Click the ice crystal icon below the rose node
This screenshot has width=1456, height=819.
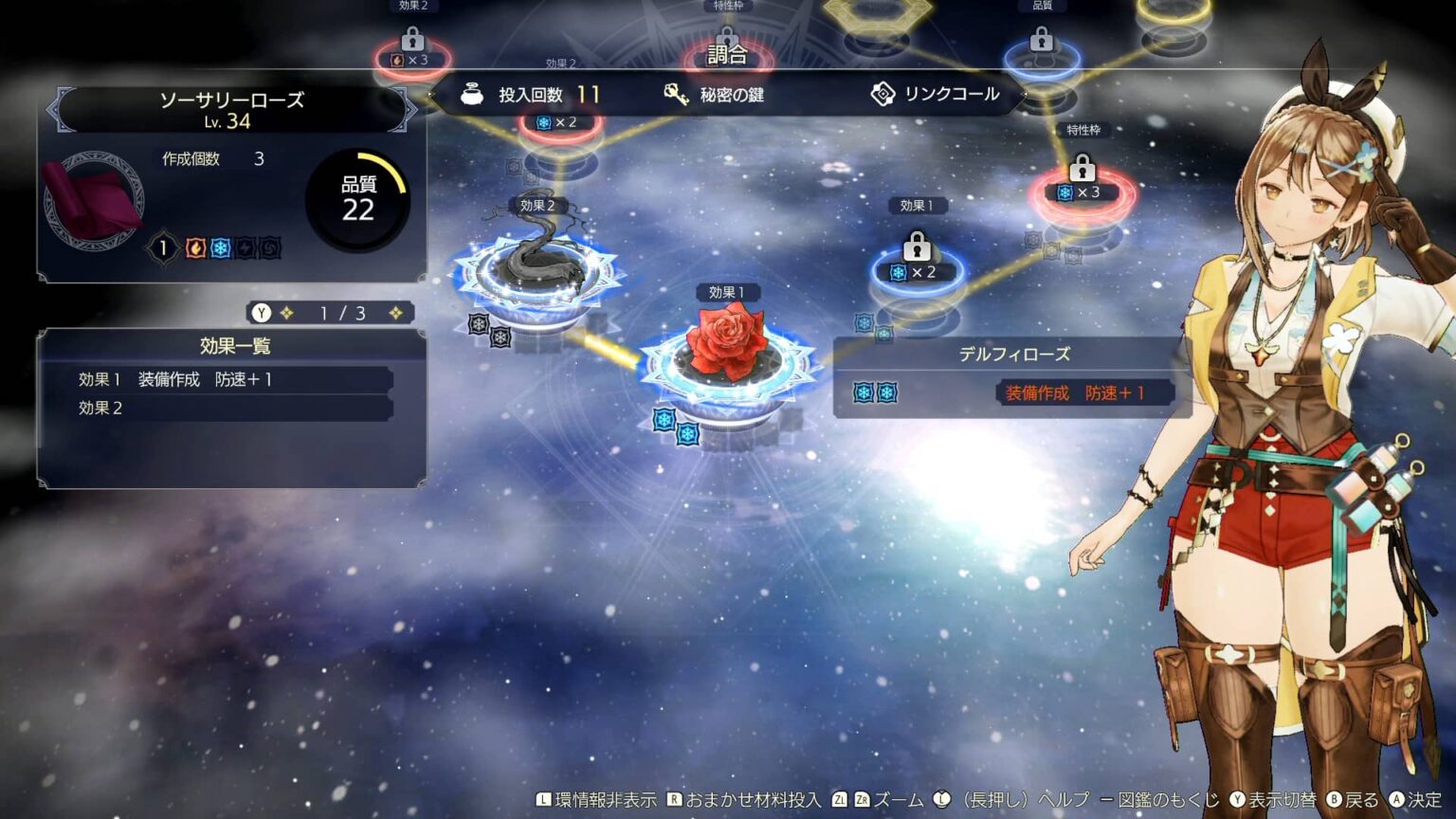666,418
